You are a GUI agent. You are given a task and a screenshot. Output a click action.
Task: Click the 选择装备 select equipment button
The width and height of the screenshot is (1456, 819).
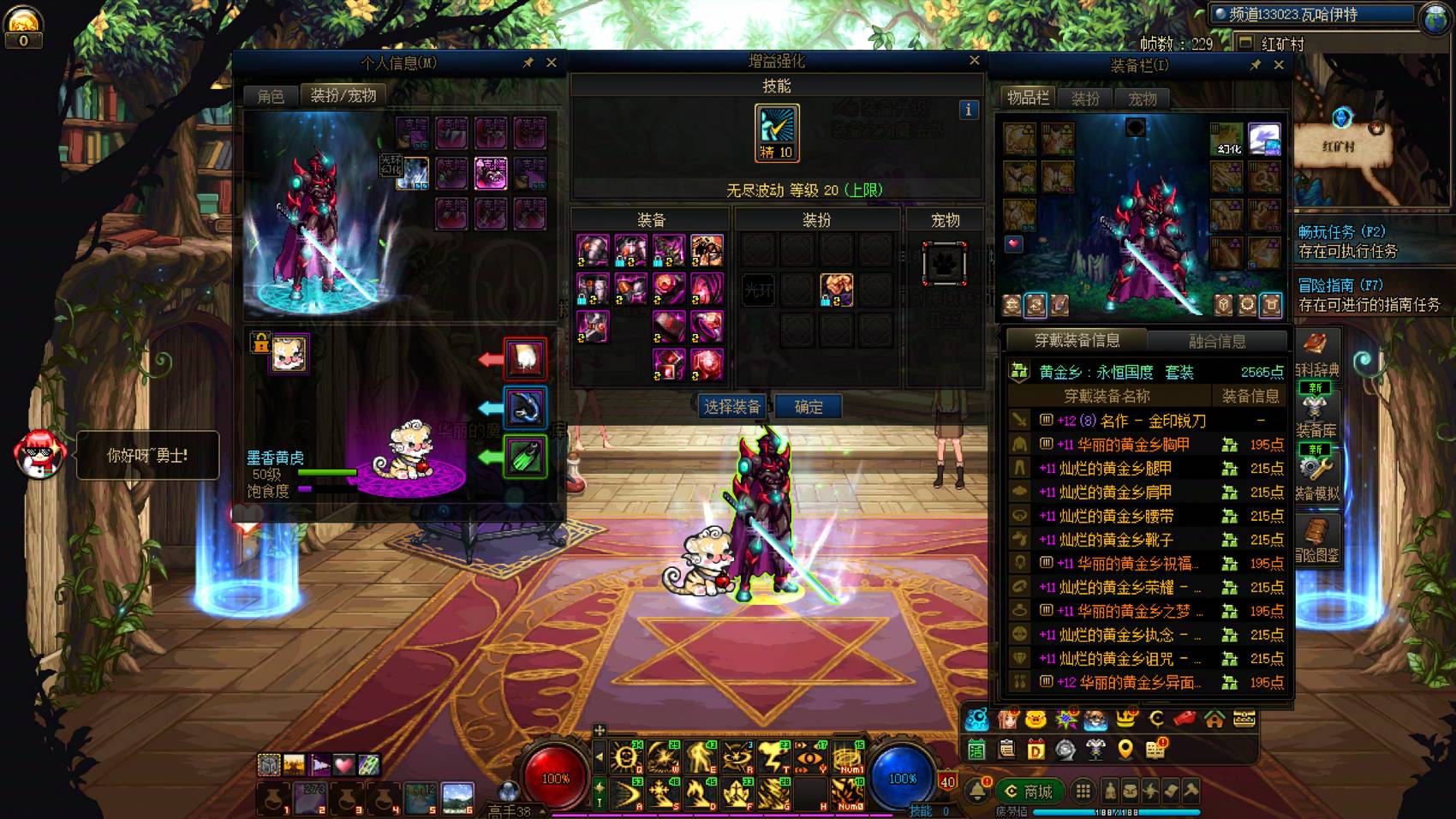coord(731,407)
